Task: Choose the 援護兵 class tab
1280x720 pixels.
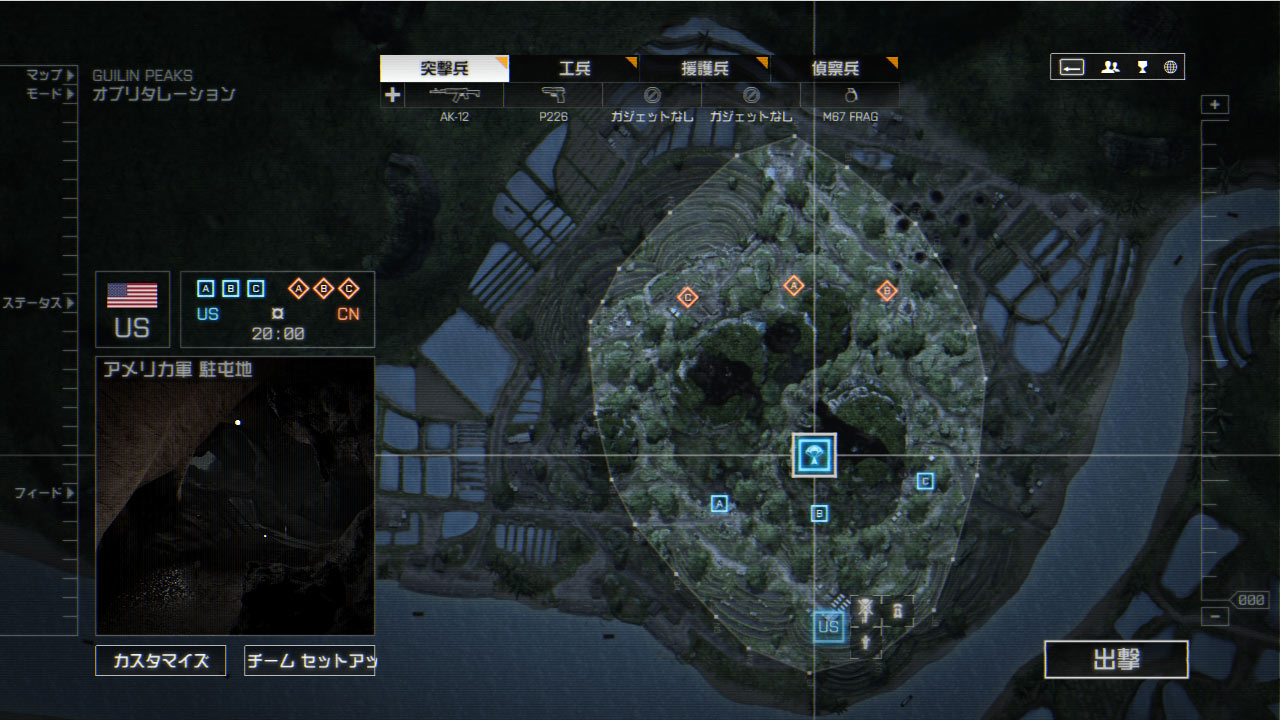Action: click(704, 69)
